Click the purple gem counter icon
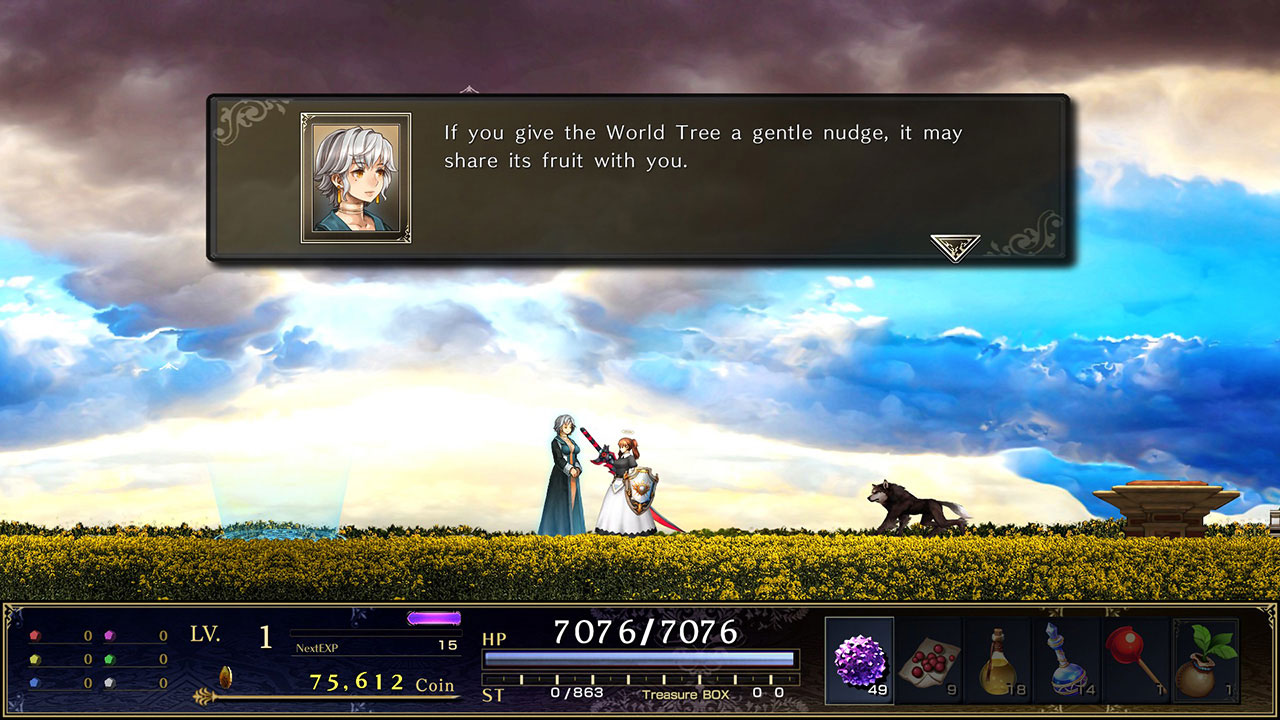1280x720 pixels. coord(110,634)
